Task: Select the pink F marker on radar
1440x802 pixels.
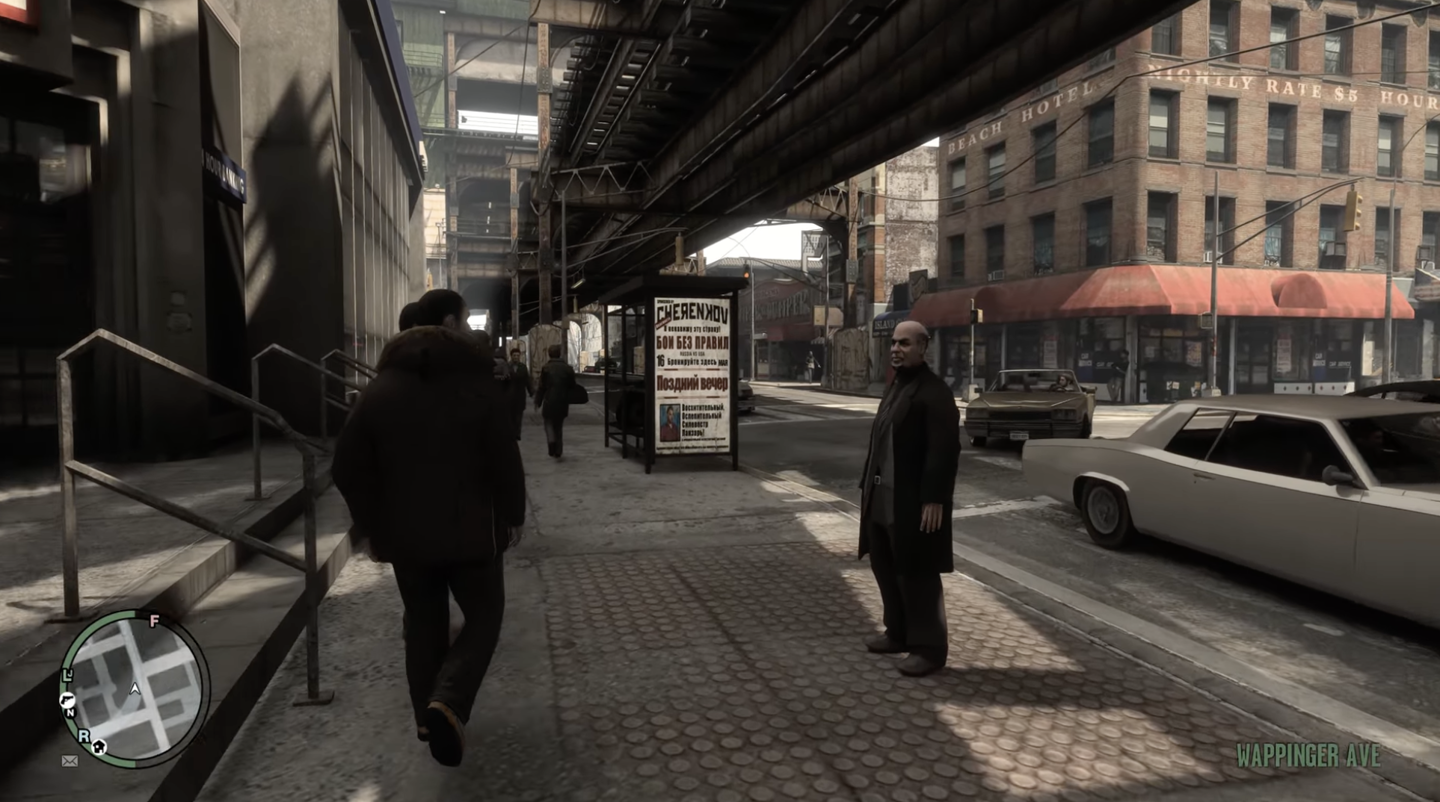Action: 154,621
